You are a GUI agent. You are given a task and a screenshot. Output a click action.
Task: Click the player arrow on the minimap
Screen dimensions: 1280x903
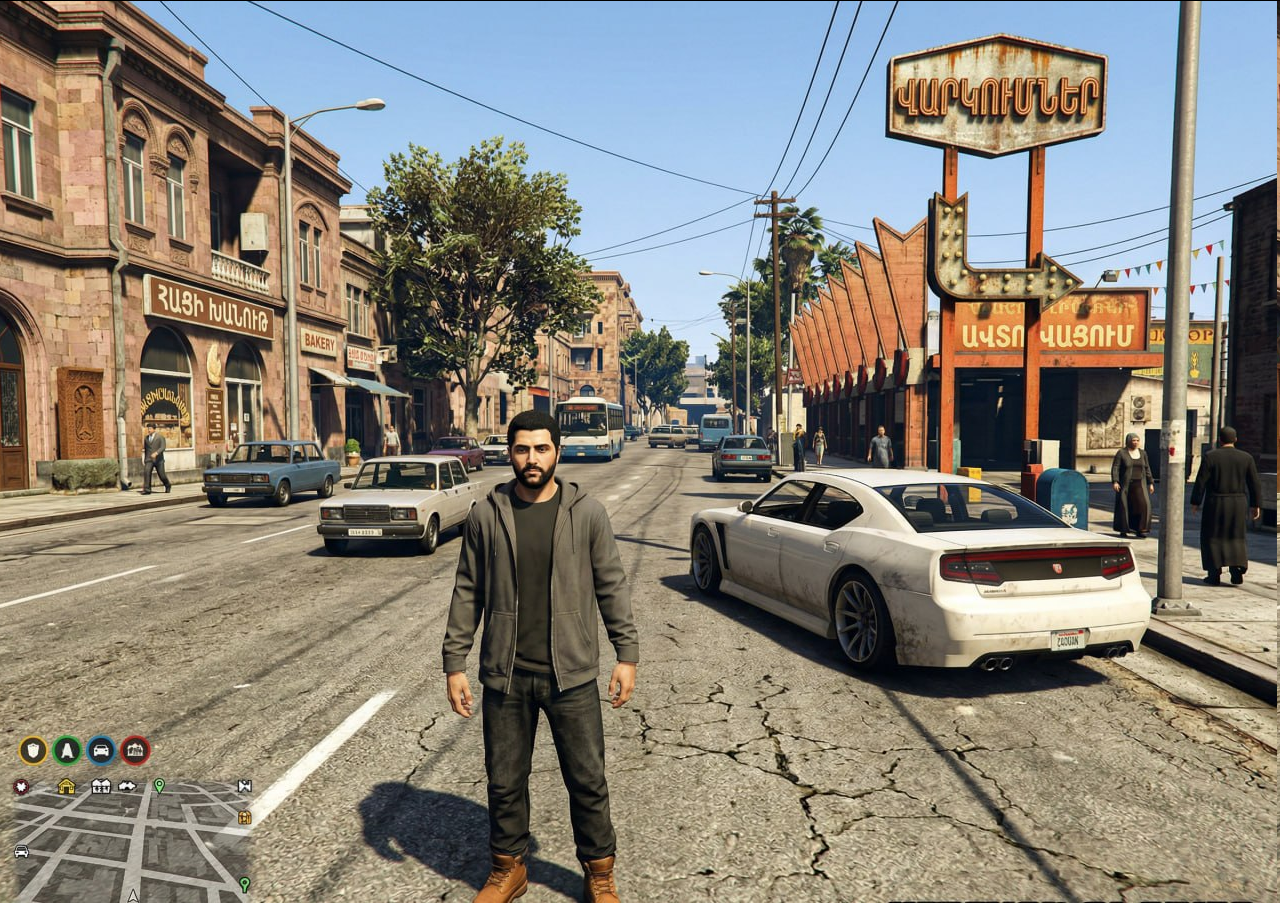point(133,896)
